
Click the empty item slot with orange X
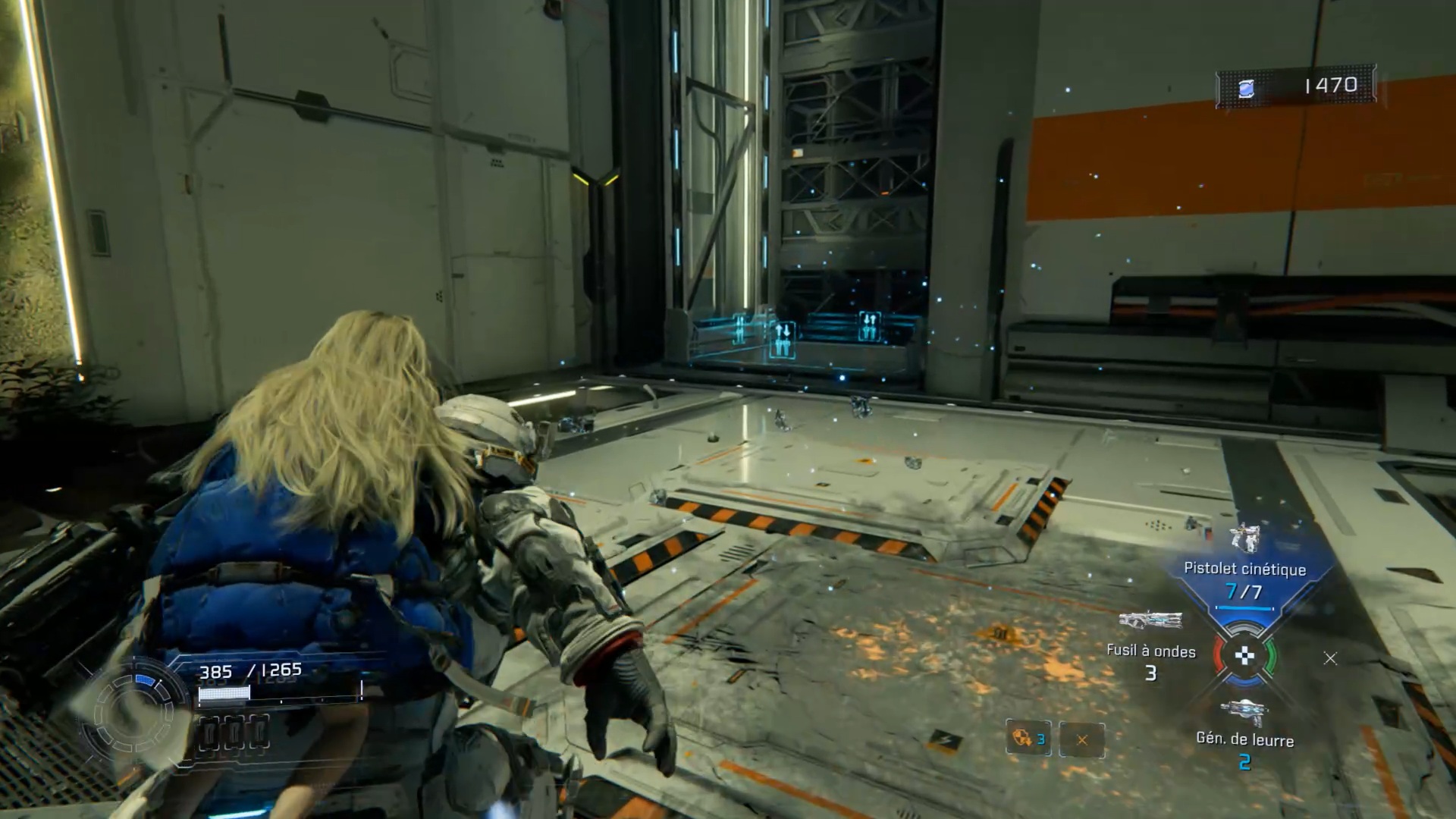1081,739
